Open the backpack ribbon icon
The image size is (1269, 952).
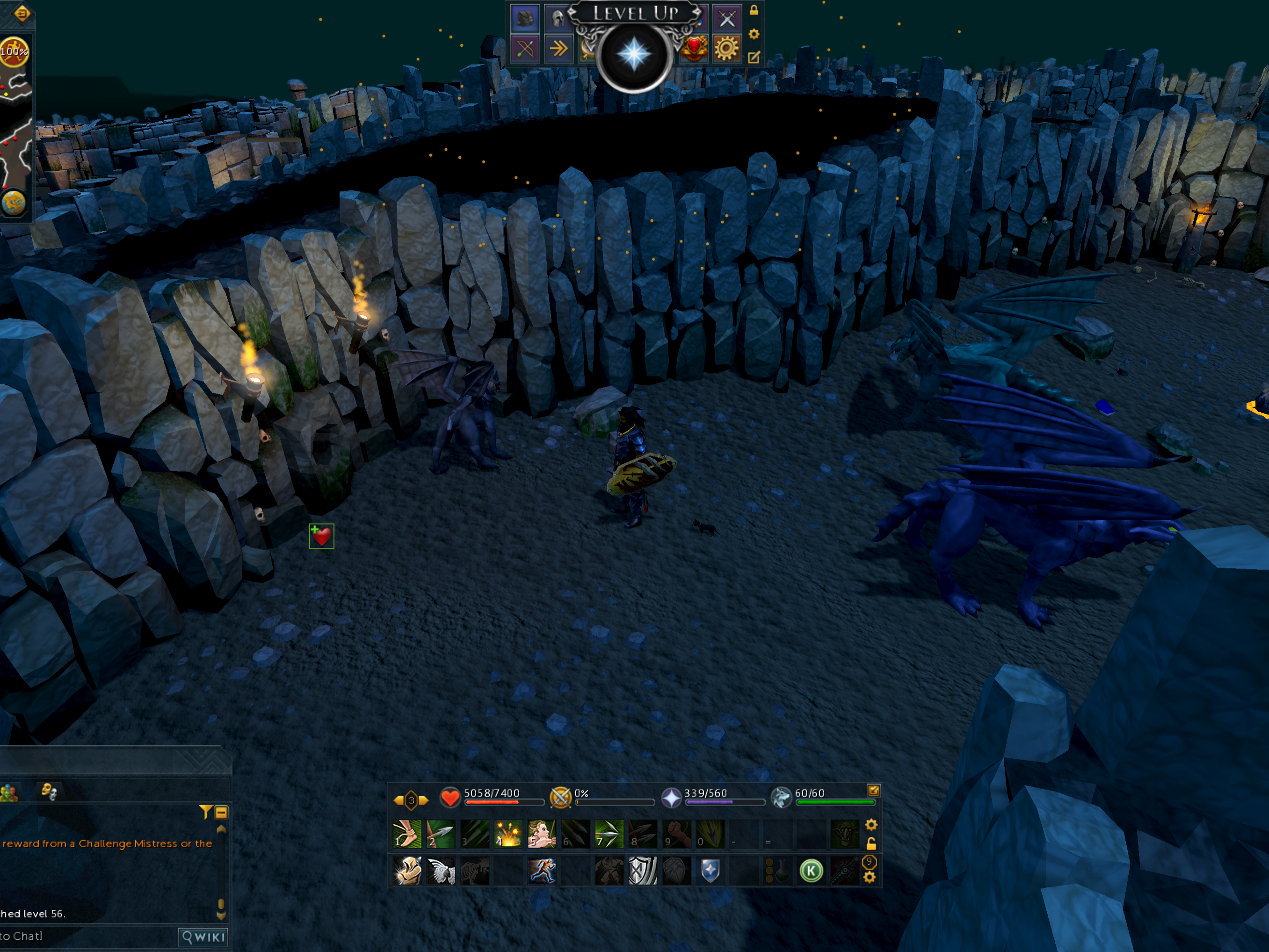coord(525,19)
